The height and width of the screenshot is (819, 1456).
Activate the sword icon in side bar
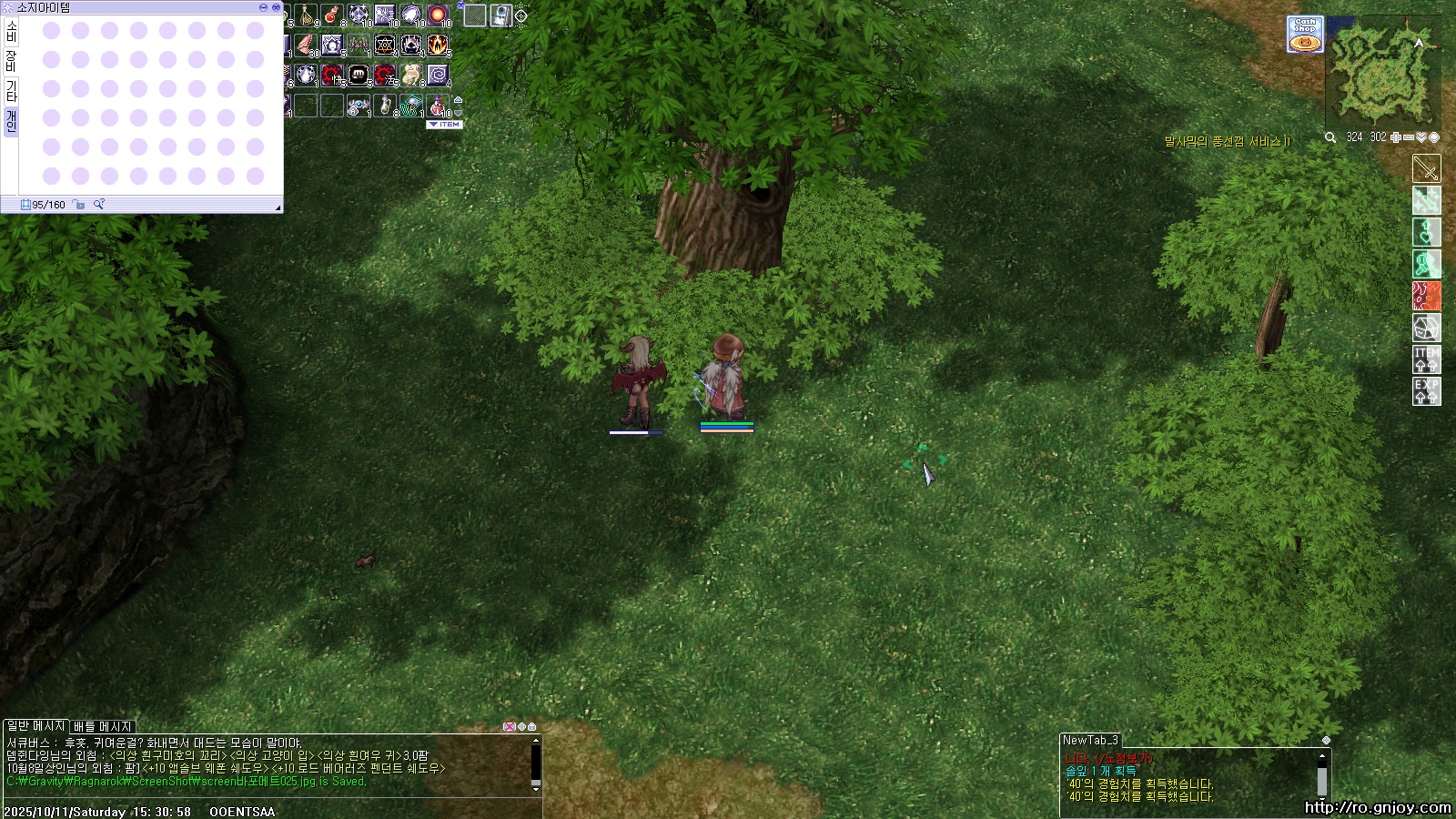(1426, 168)
